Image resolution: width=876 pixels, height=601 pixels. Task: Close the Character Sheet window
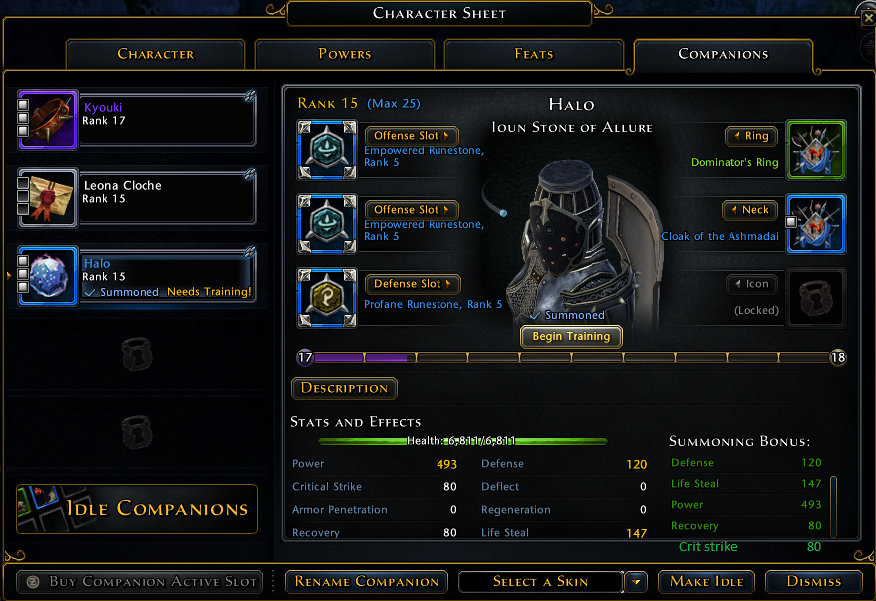[867, 14]
